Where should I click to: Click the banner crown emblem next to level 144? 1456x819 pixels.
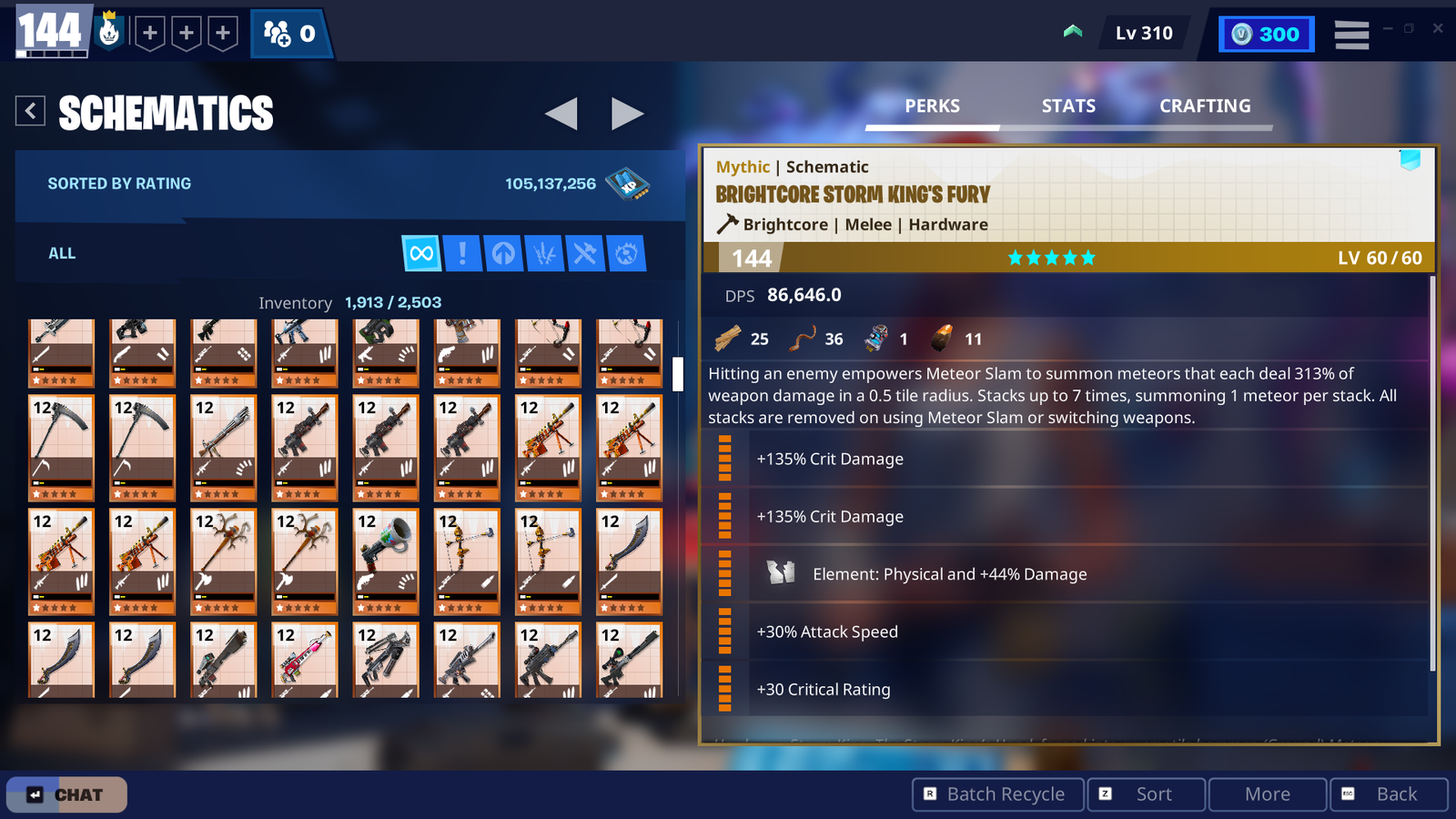[109, 30]
